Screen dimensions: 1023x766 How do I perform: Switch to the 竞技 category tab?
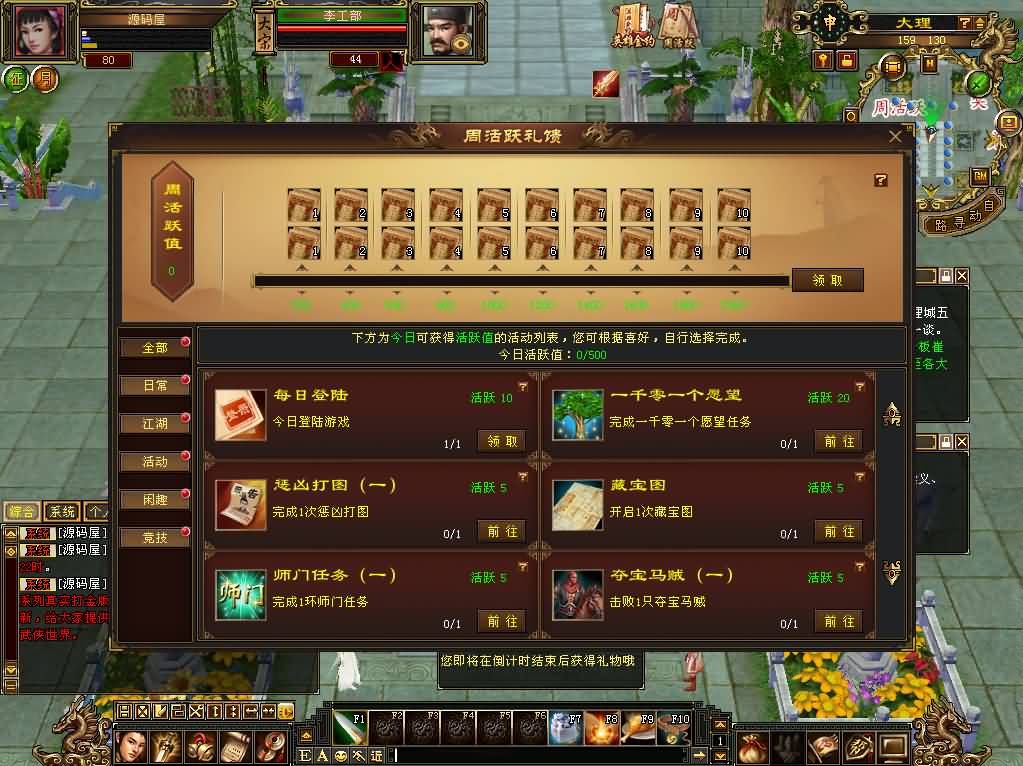click(155, 537)
